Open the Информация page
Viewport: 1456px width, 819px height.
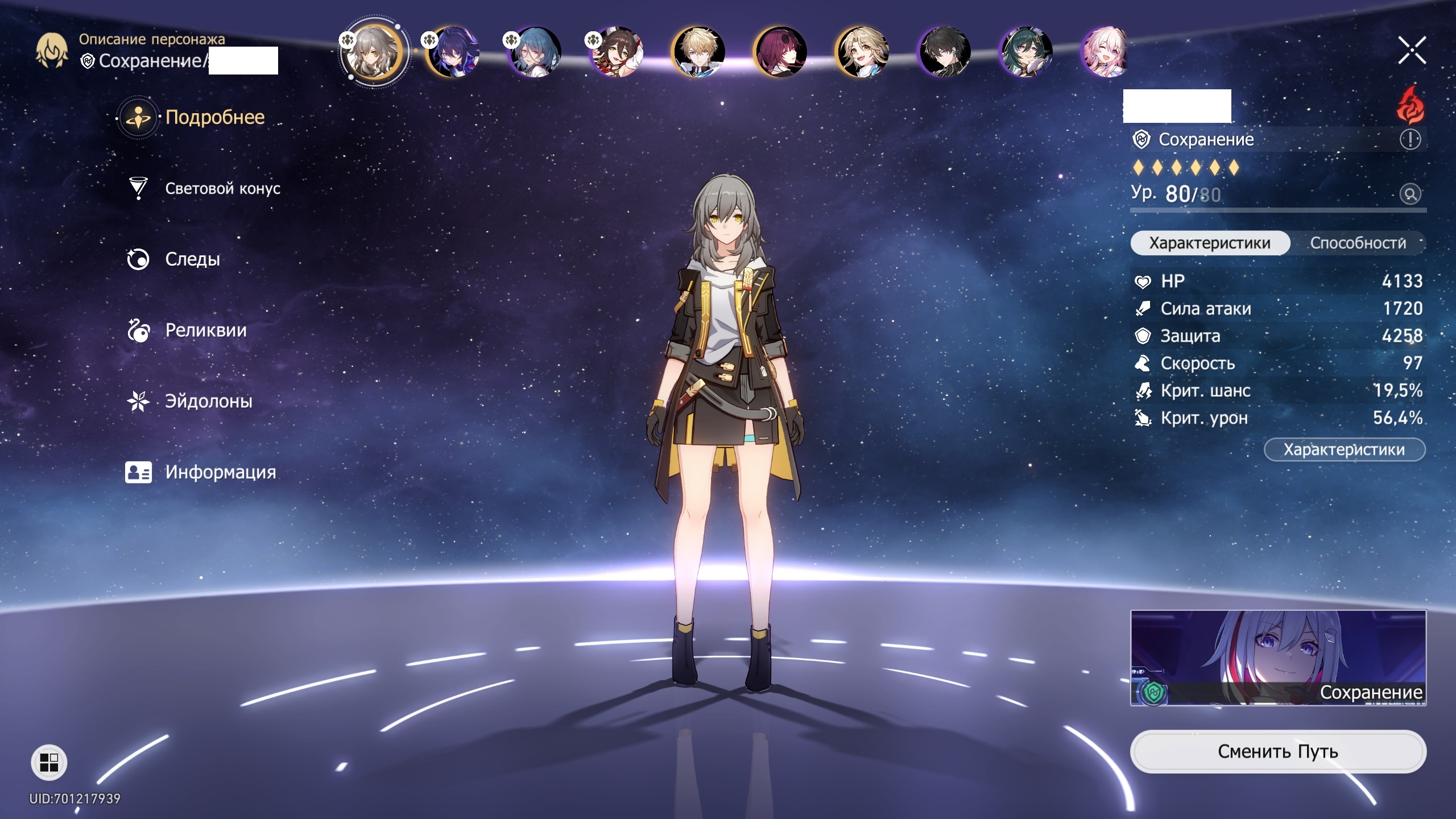[220, 472]
